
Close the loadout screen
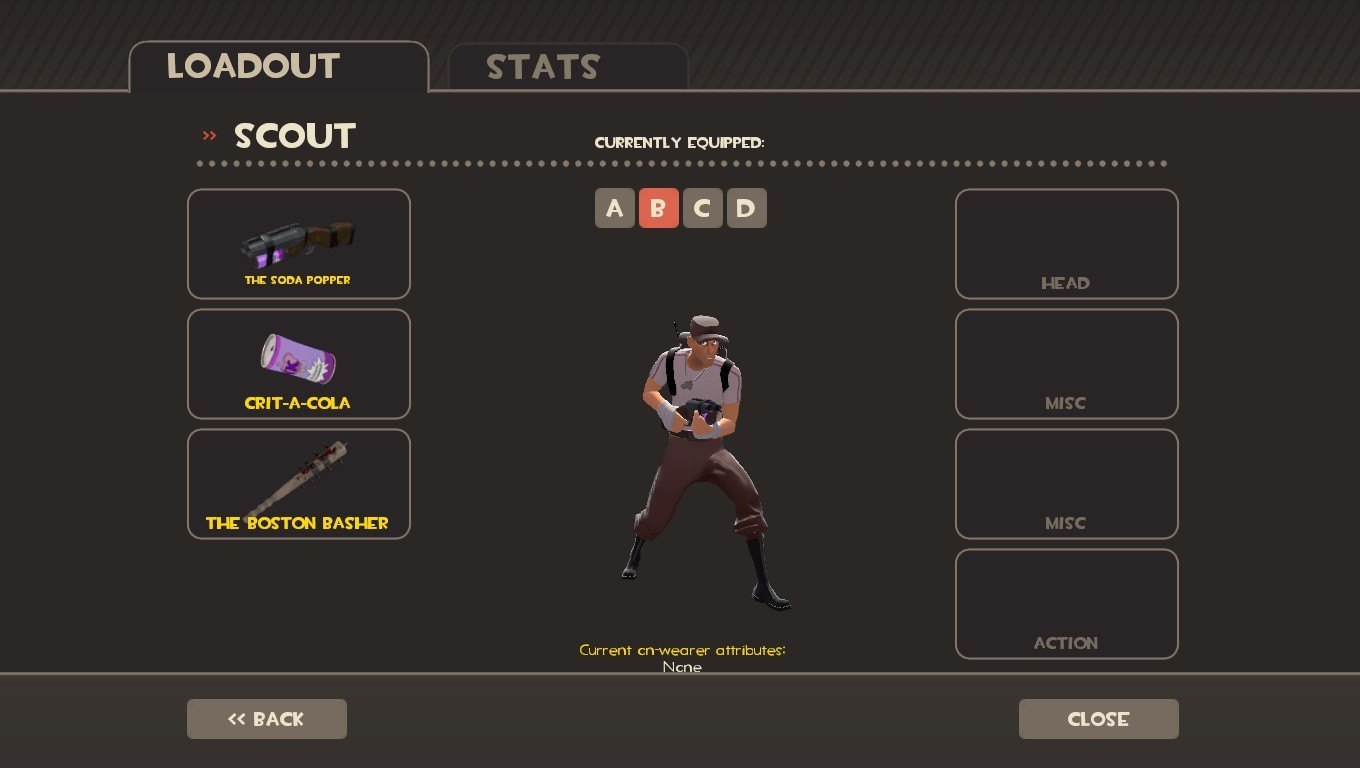(x=1098, y=719)
